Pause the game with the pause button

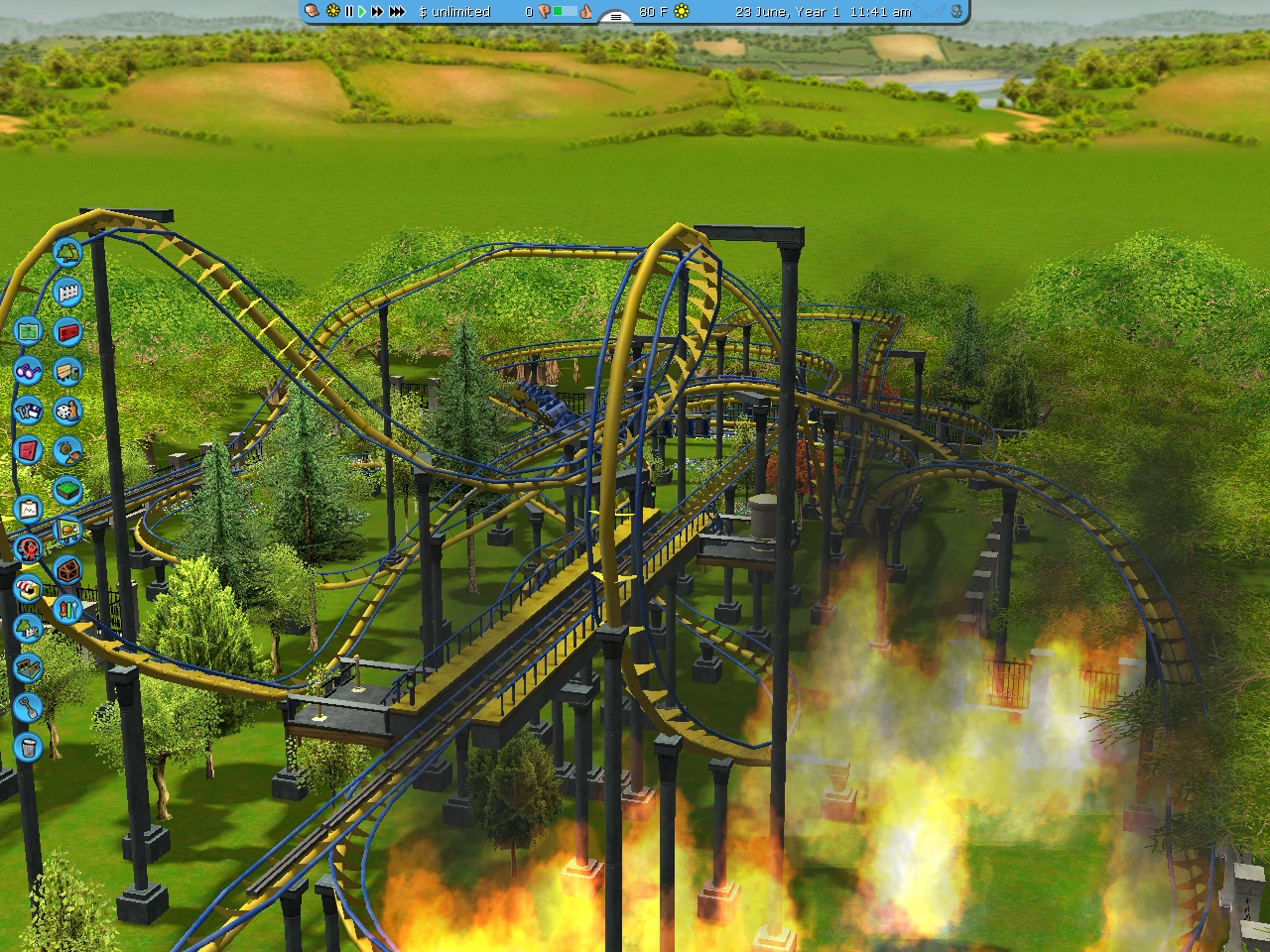[348, 12]
